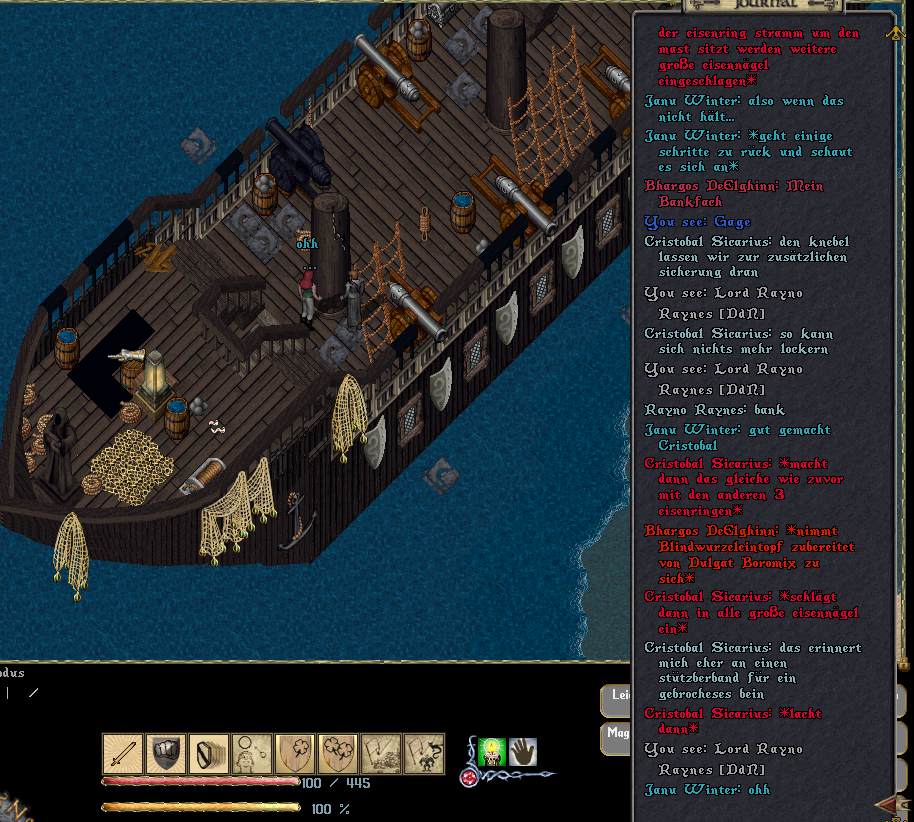Screen dimensions: 914x822
Task: Use the face-and-rings sketch hotbar slot
Action: [252, 754]
